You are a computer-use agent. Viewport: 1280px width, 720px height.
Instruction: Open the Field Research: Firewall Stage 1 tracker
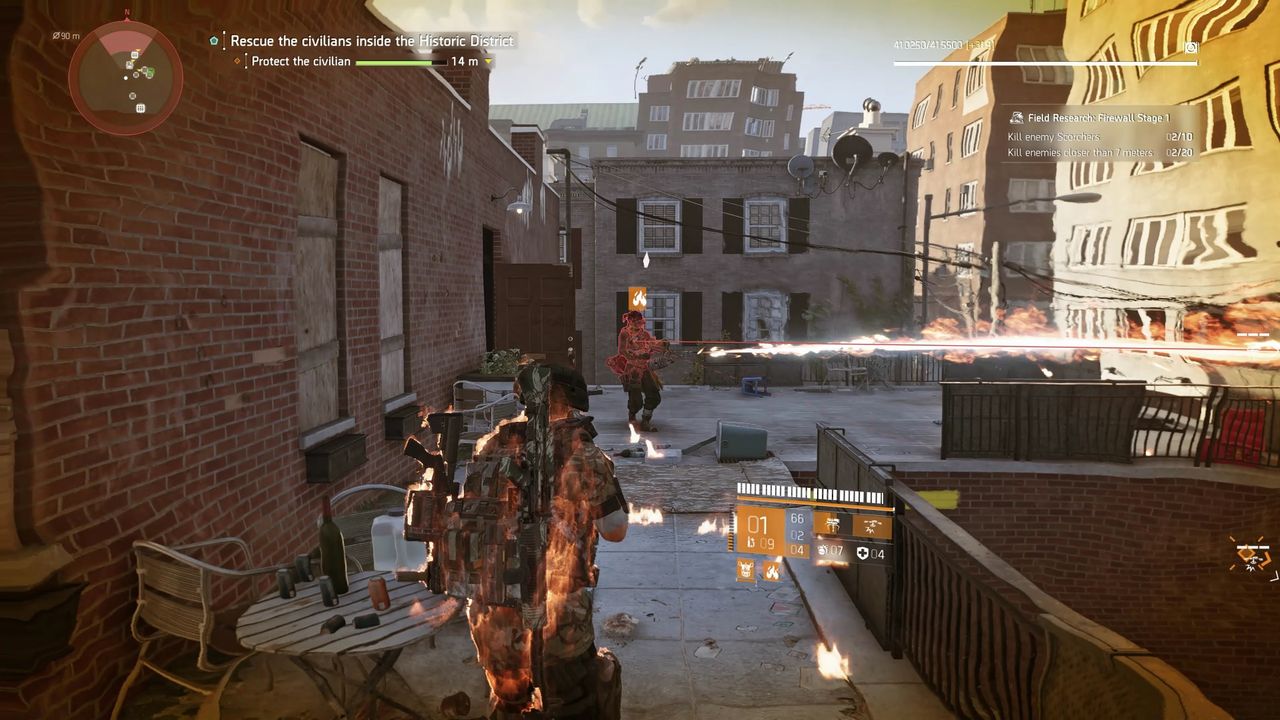1097,118
